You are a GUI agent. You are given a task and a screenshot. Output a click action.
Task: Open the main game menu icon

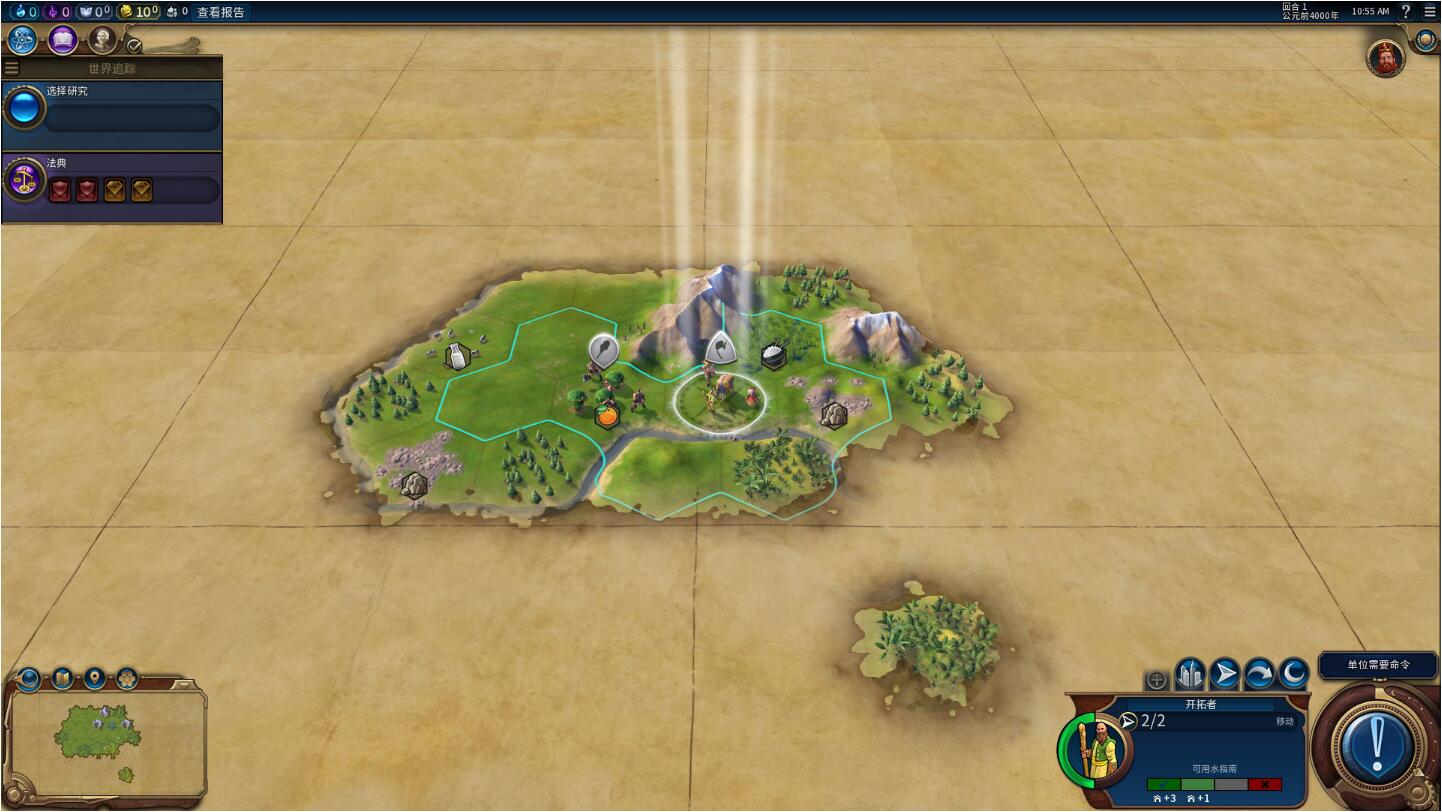(1430, 12)
